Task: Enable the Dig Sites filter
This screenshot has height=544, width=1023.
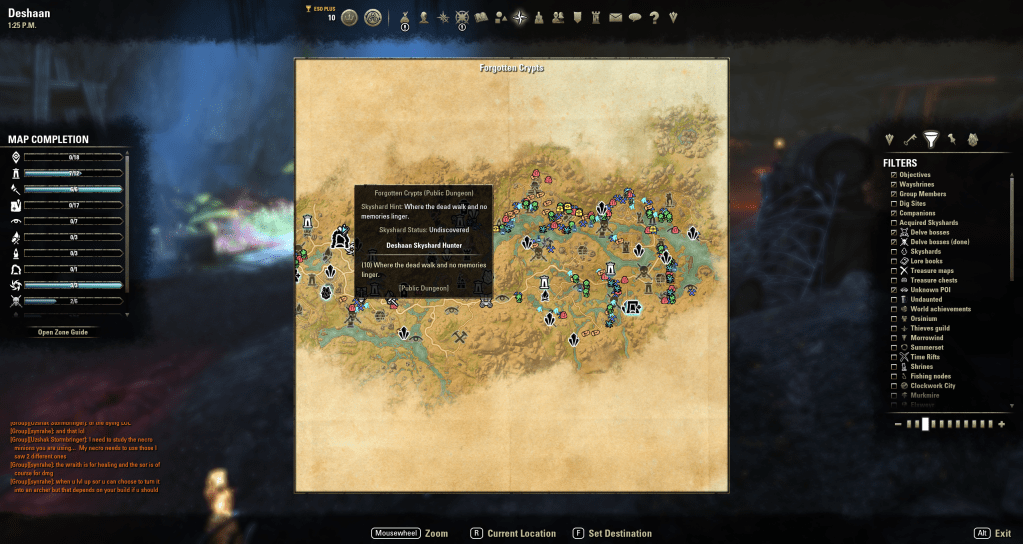Action: 894,204
